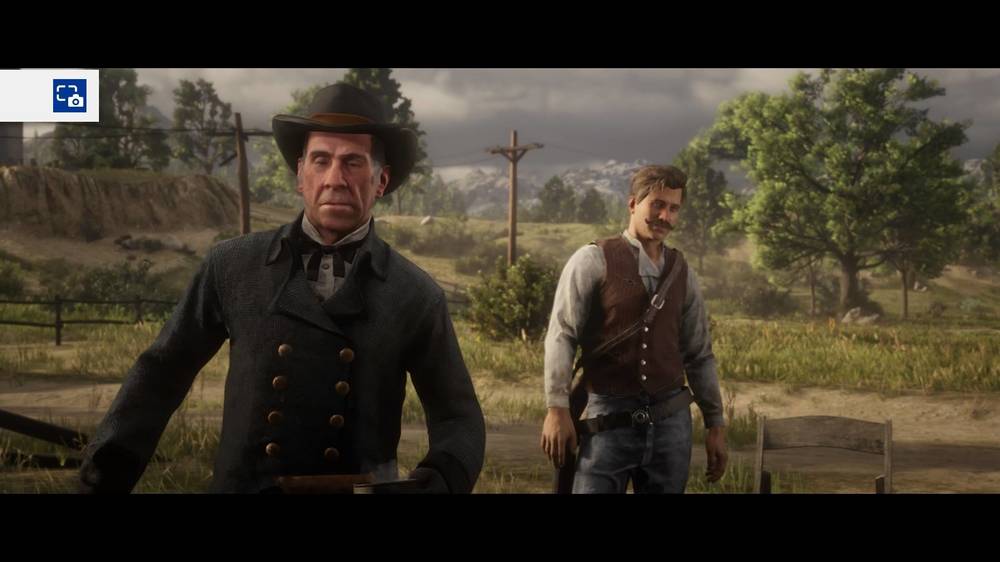The image size is (1000, 562).
Task: Click the screenshot capture notification icon
Action: click(69, 96)
